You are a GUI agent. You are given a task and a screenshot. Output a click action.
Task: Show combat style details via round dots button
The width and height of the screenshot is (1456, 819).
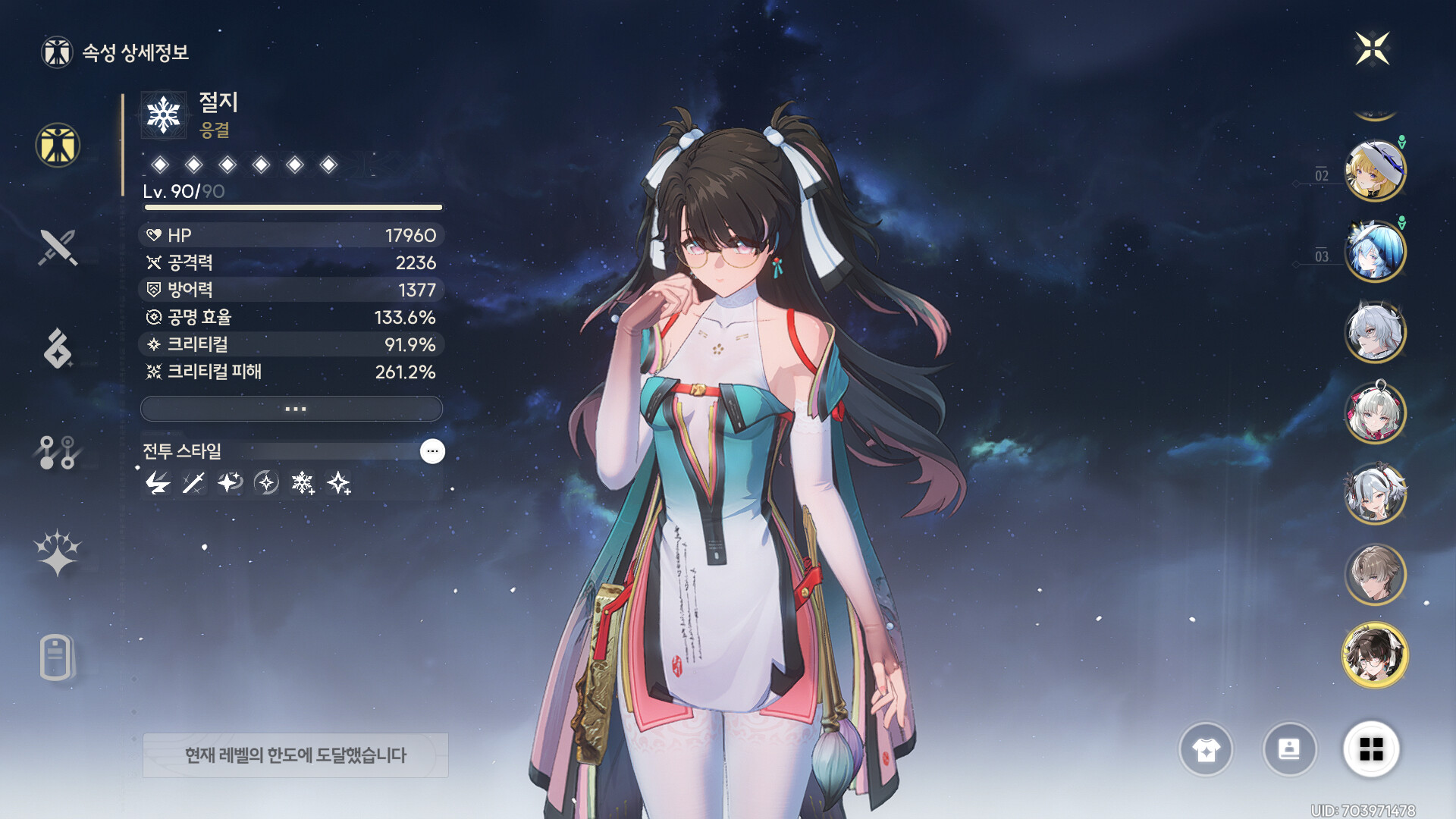[432, 451]
